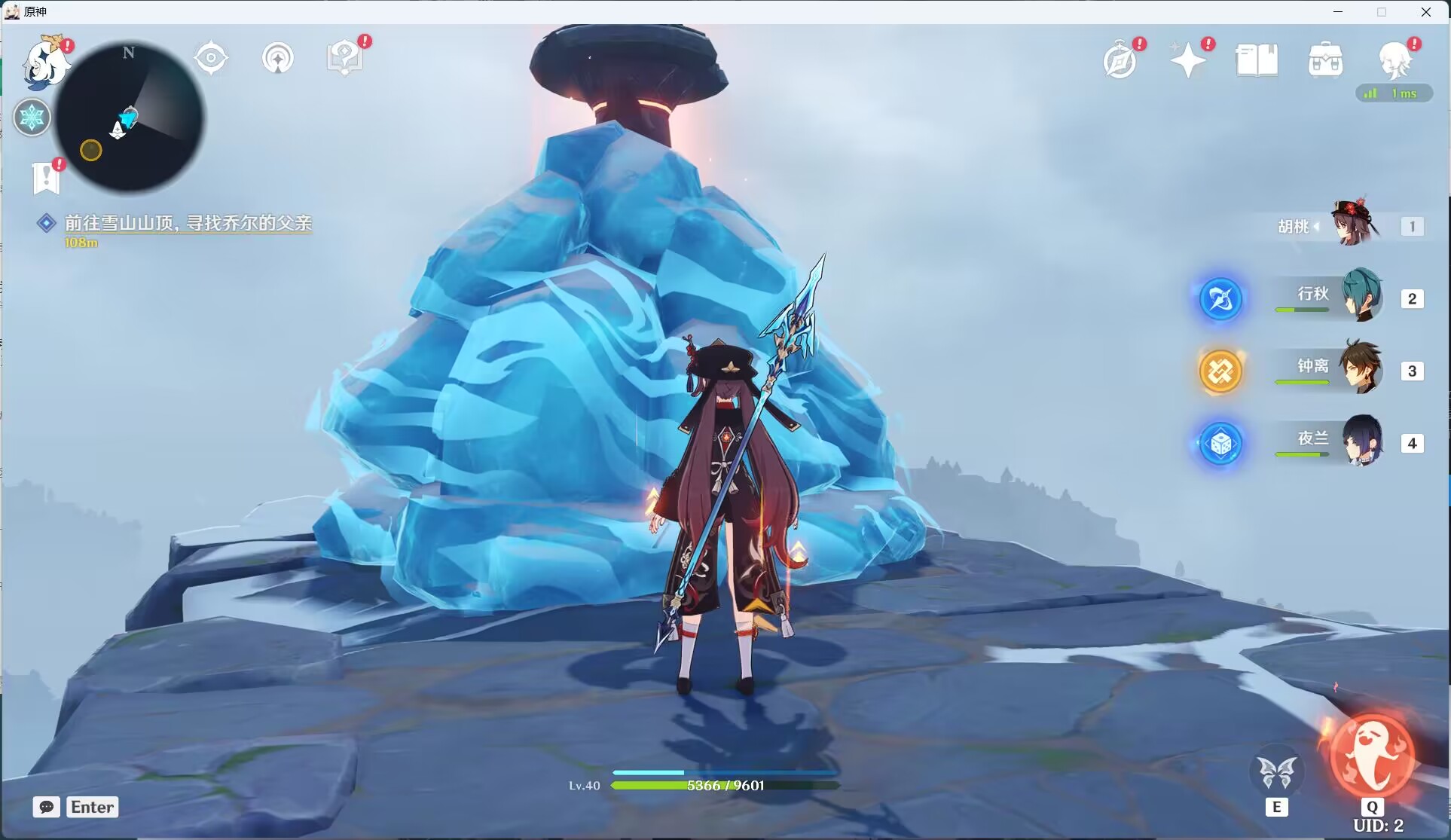
Task: Open the inventory backpack icon
Action: coord(1325,60)
